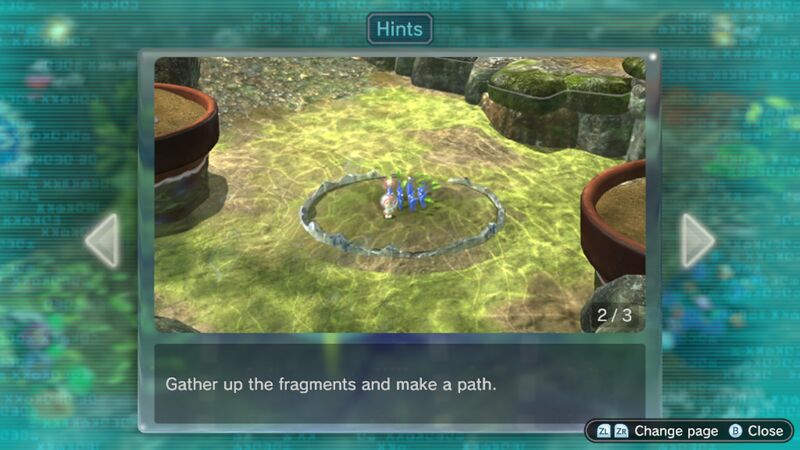The height and width of the screenshot is (450, 800).
Task: Select the Change page option
Action: (657, 431)
